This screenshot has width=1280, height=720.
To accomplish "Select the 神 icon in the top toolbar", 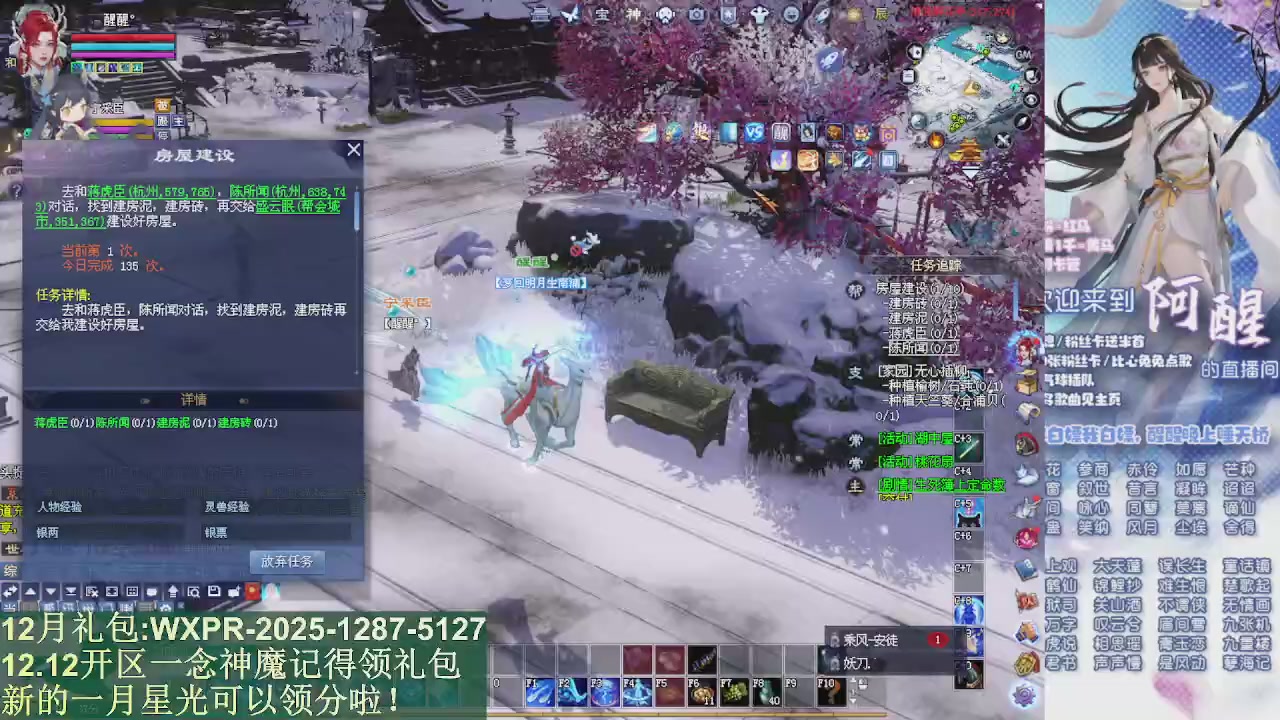I will point(635,14).
